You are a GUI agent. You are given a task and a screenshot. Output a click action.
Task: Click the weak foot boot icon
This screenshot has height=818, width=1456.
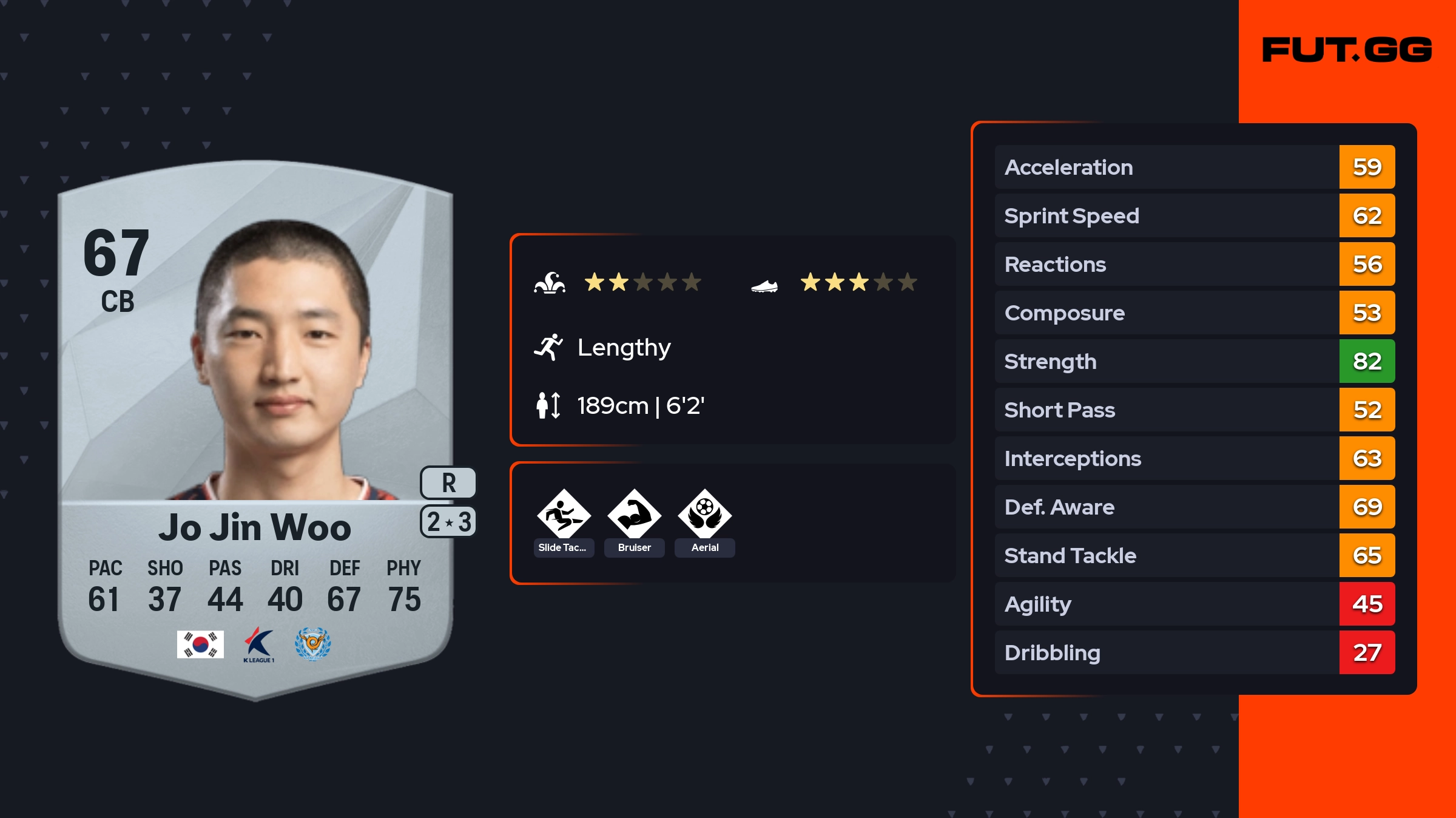[x=764, y=285]
